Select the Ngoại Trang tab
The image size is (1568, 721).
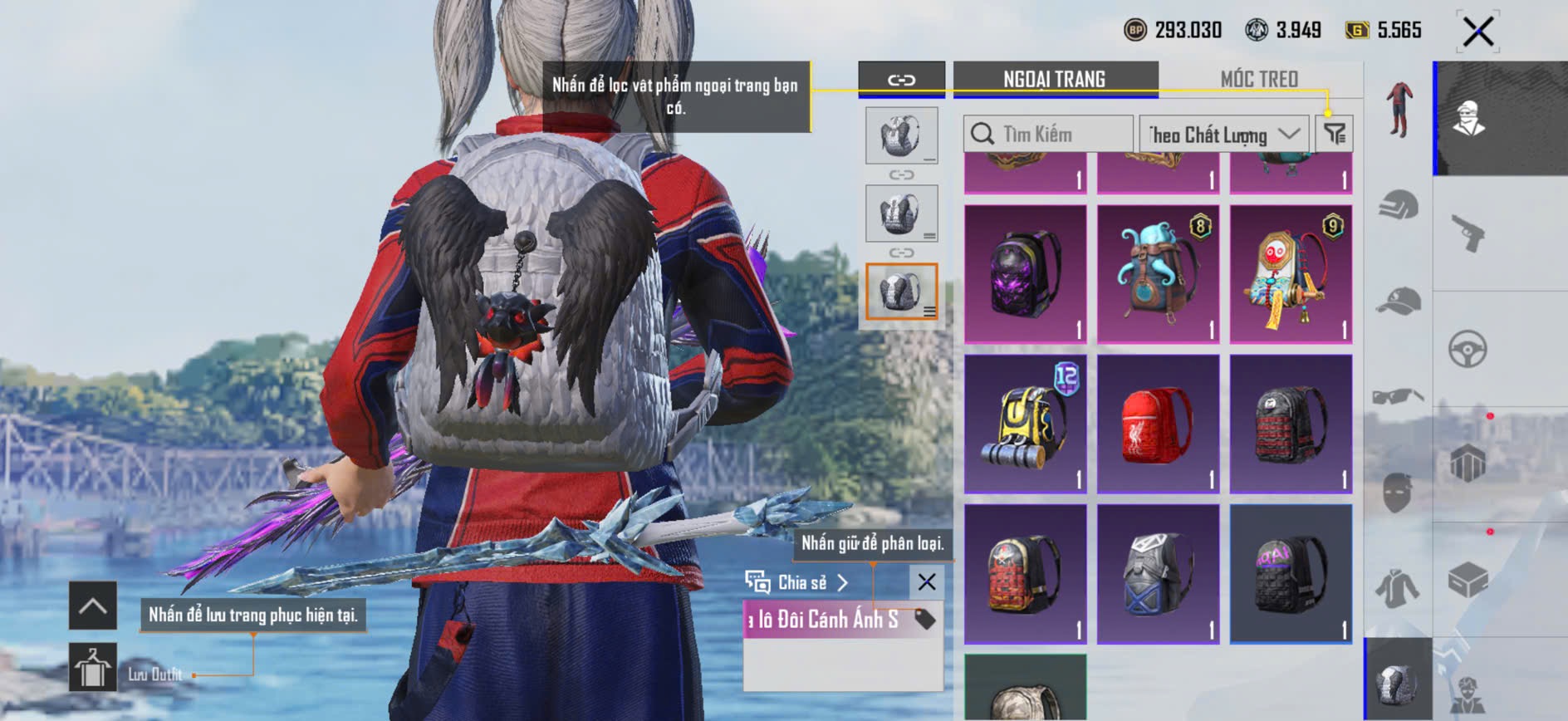click(1055, 79)
